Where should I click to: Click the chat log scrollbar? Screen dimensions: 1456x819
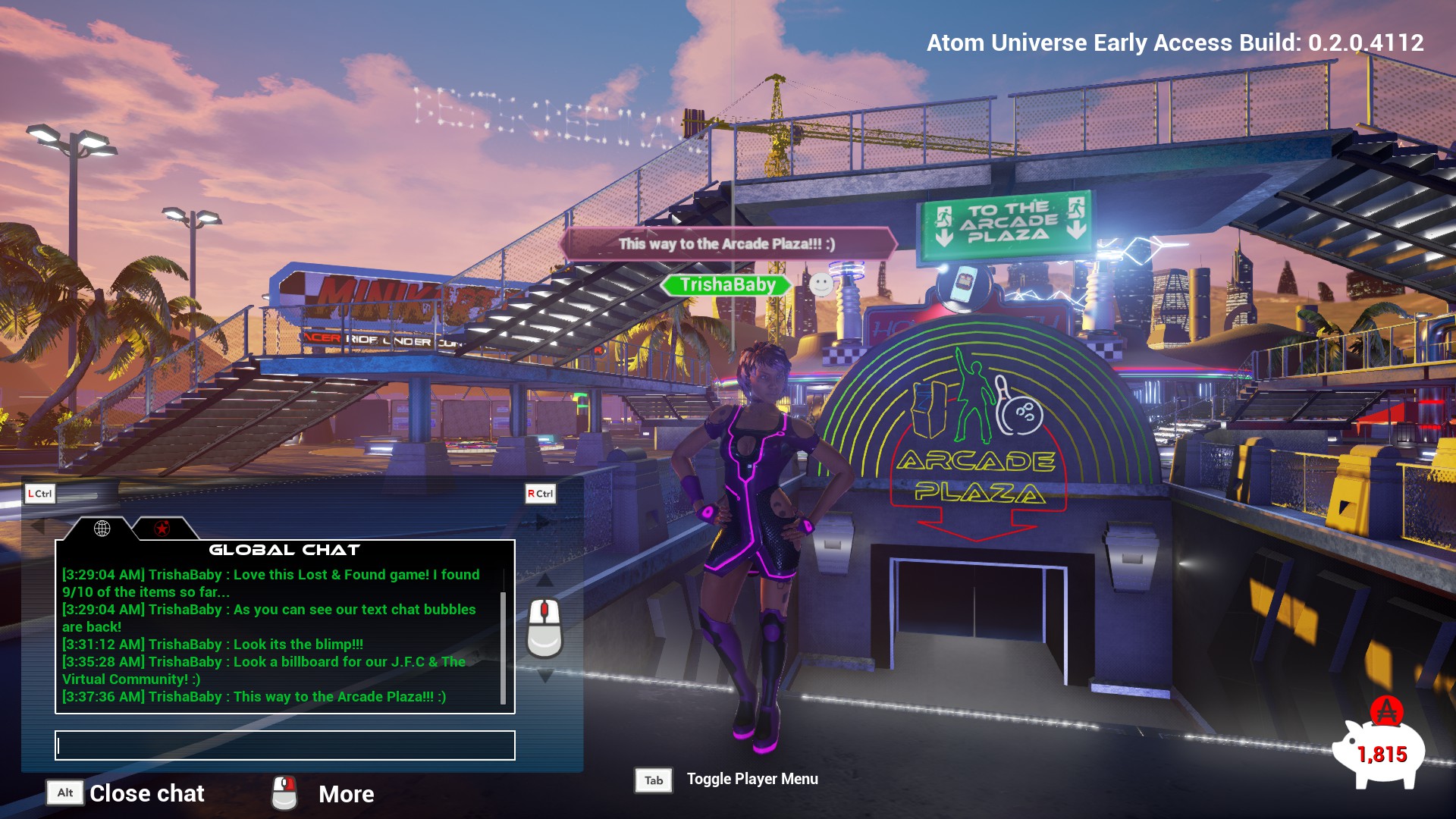pyautogui.click(x=503, y=647)
